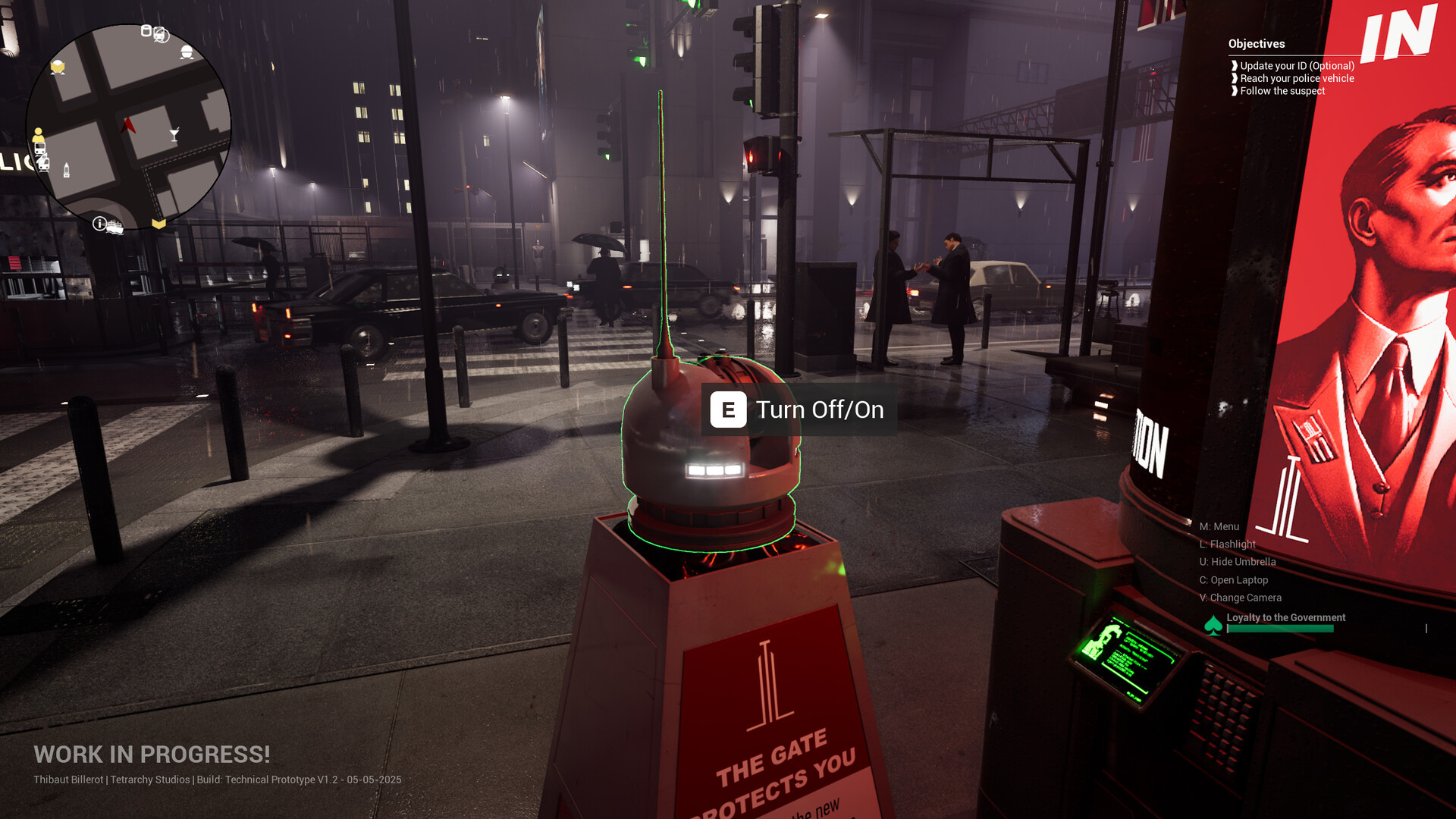Click the info circle marker at minimap edge
Screen dimensions: 1456x819
(99, 223)
